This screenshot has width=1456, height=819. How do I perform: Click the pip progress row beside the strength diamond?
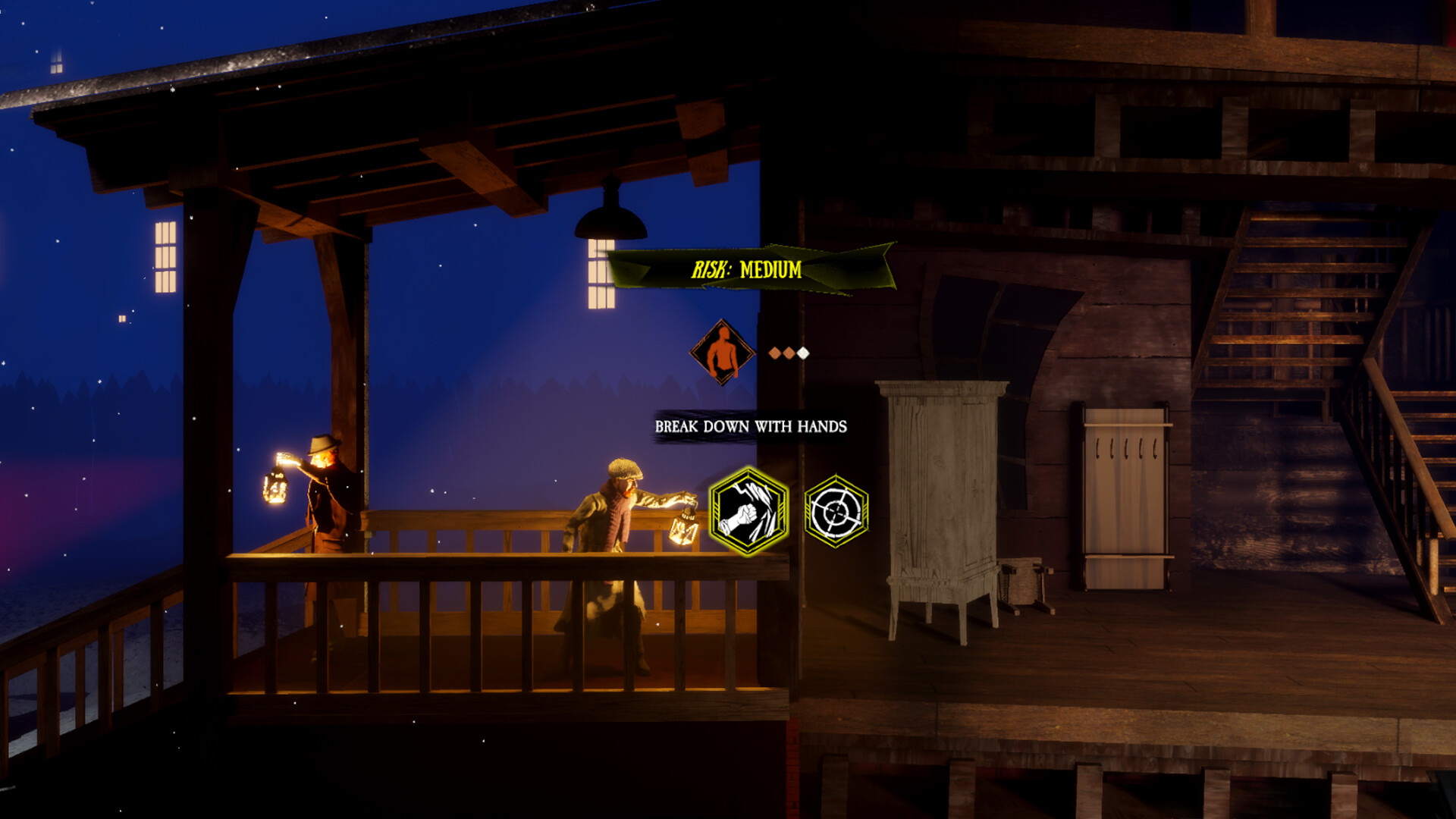click(789, 352)
